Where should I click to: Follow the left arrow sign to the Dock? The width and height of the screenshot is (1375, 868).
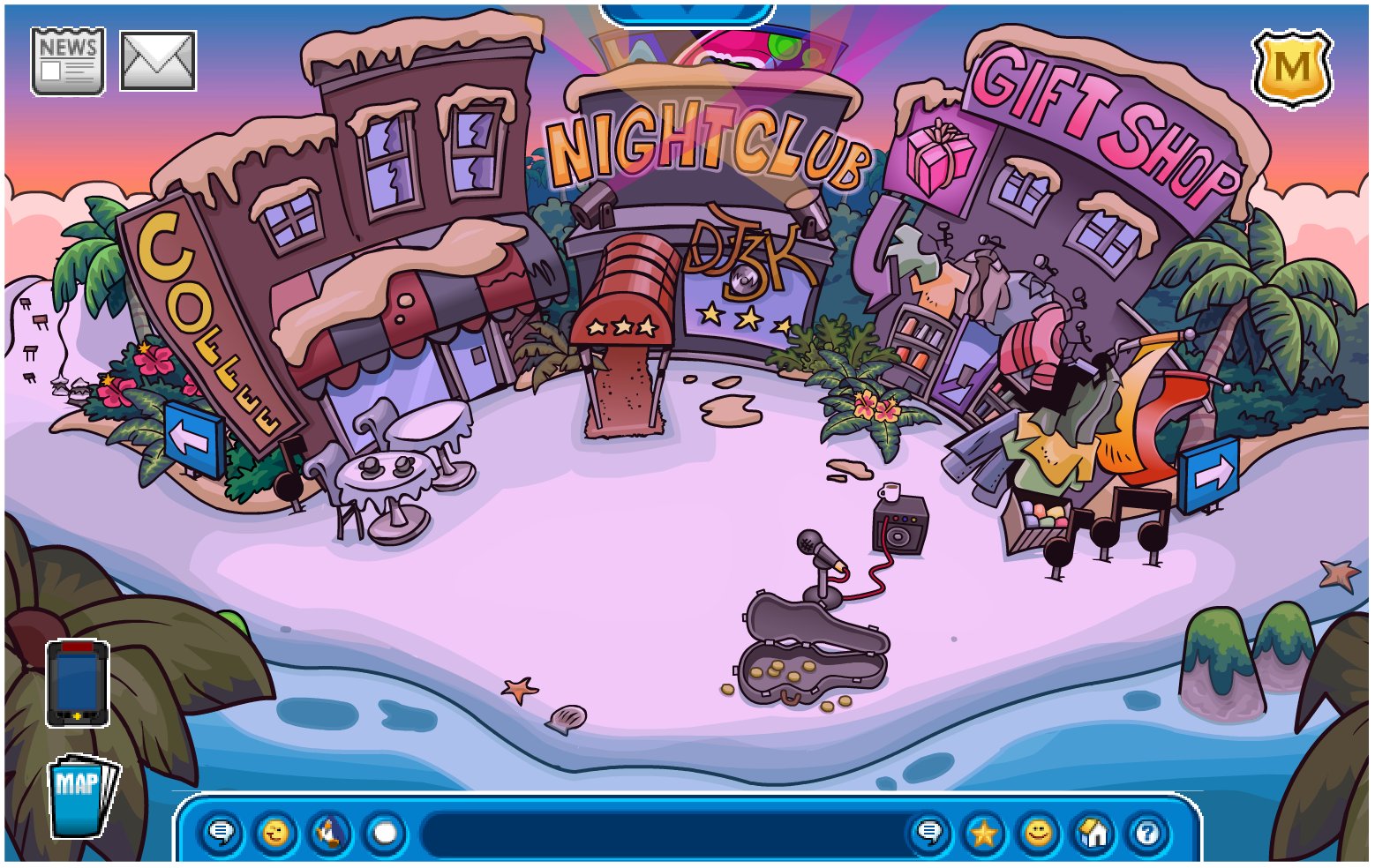click(189, 435)
